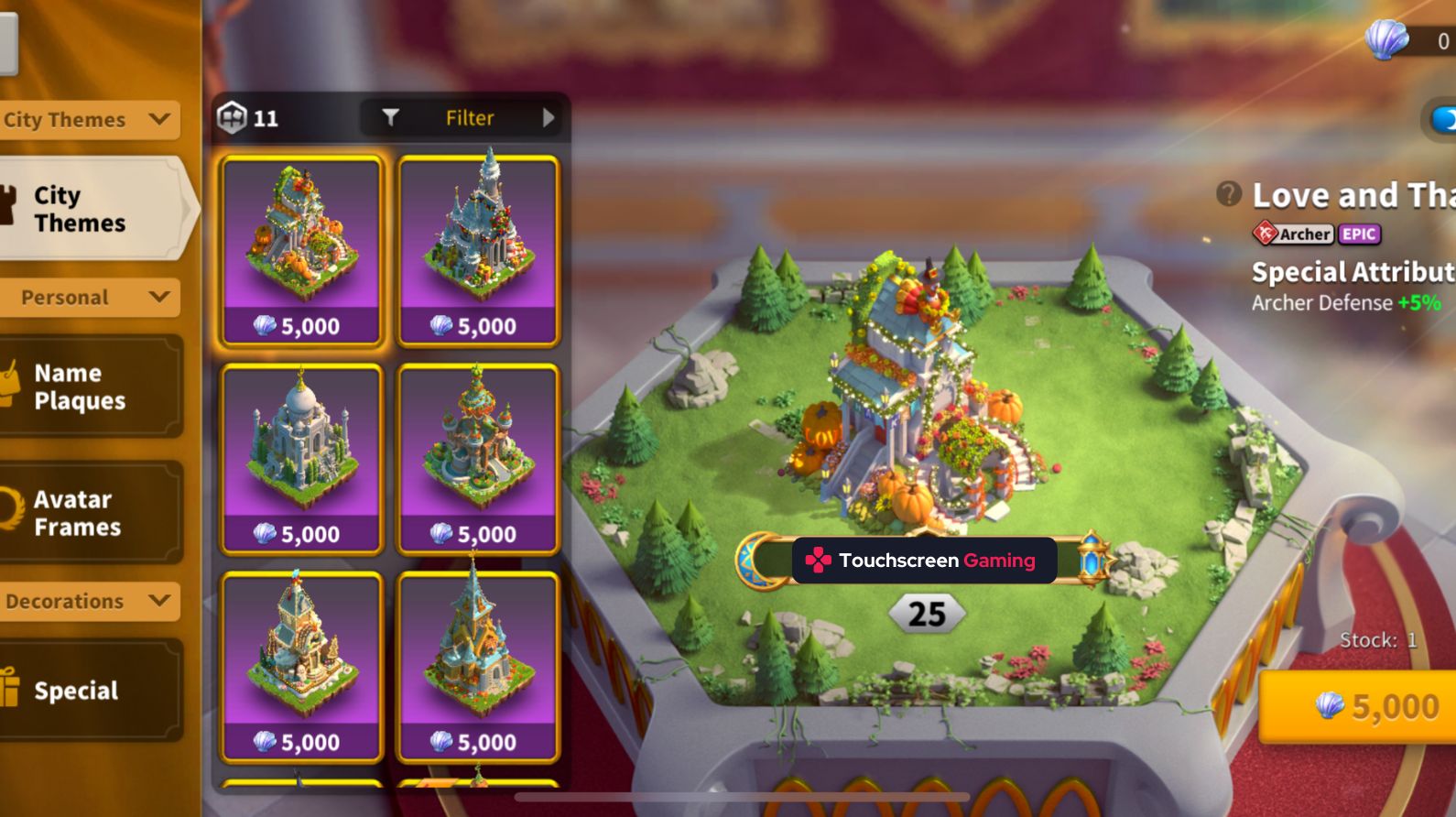Open the Filter options
This screenshot has width=1456, height=817.
[467, 117]
